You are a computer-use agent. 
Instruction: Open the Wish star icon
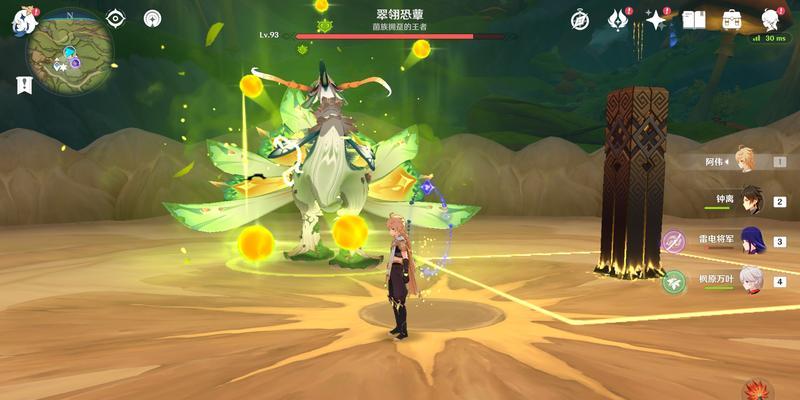tap(656, 19)
